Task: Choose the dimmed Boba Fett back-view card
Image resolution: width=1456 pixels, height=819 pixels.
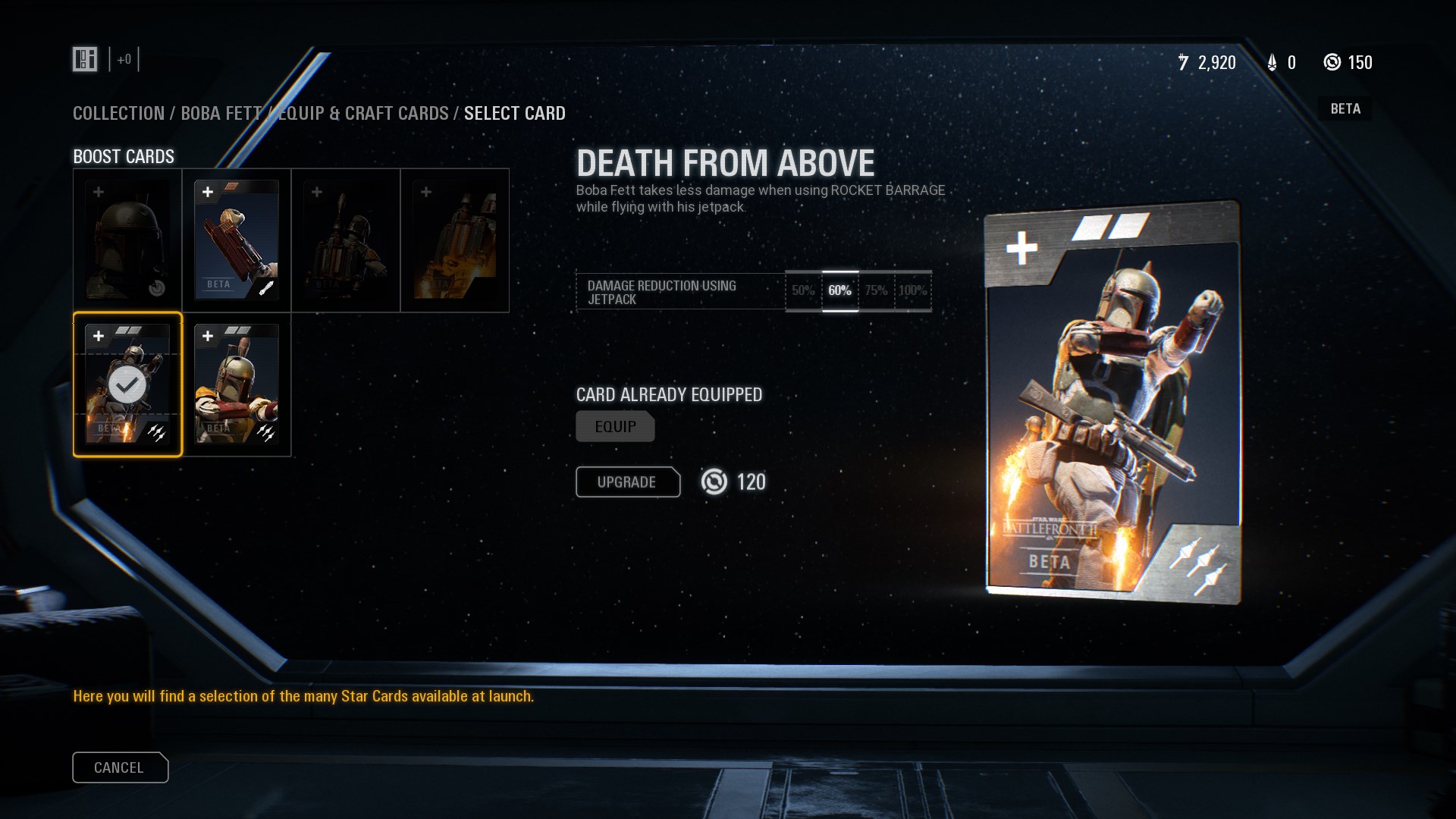Action: 346,240
